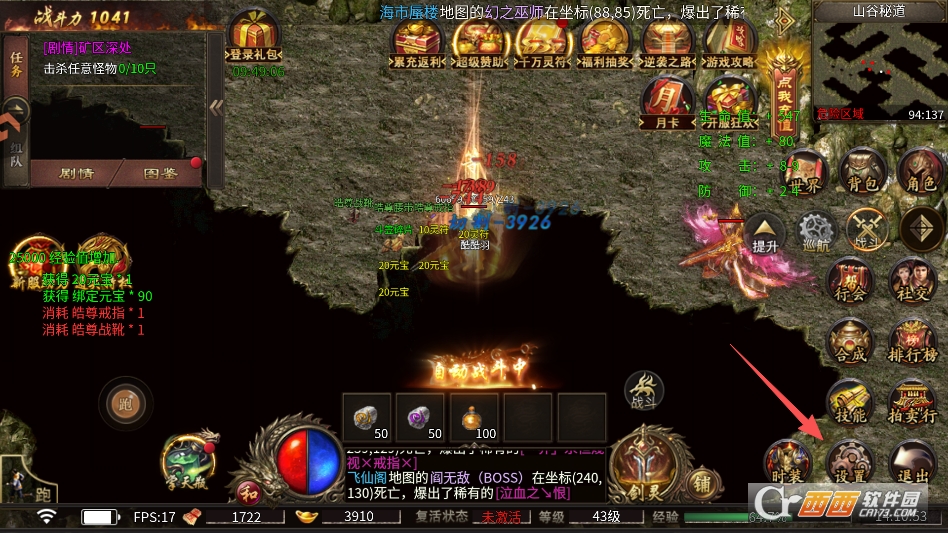
Task: Open the 时装 costume menu
Action: tap(784, 463)
